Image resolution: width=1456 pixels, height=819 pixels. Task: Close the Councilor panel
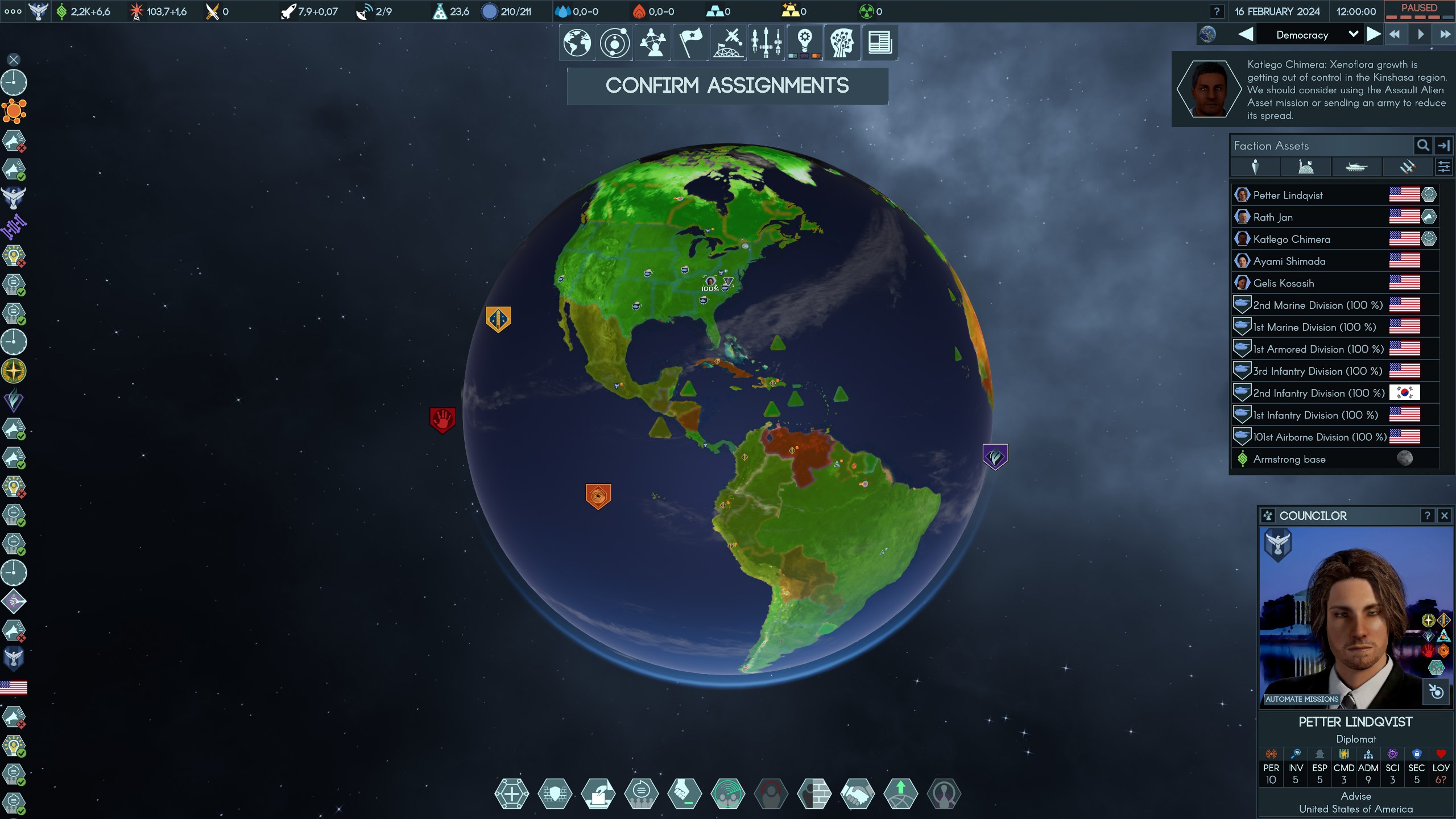[x=1444, y=516]
